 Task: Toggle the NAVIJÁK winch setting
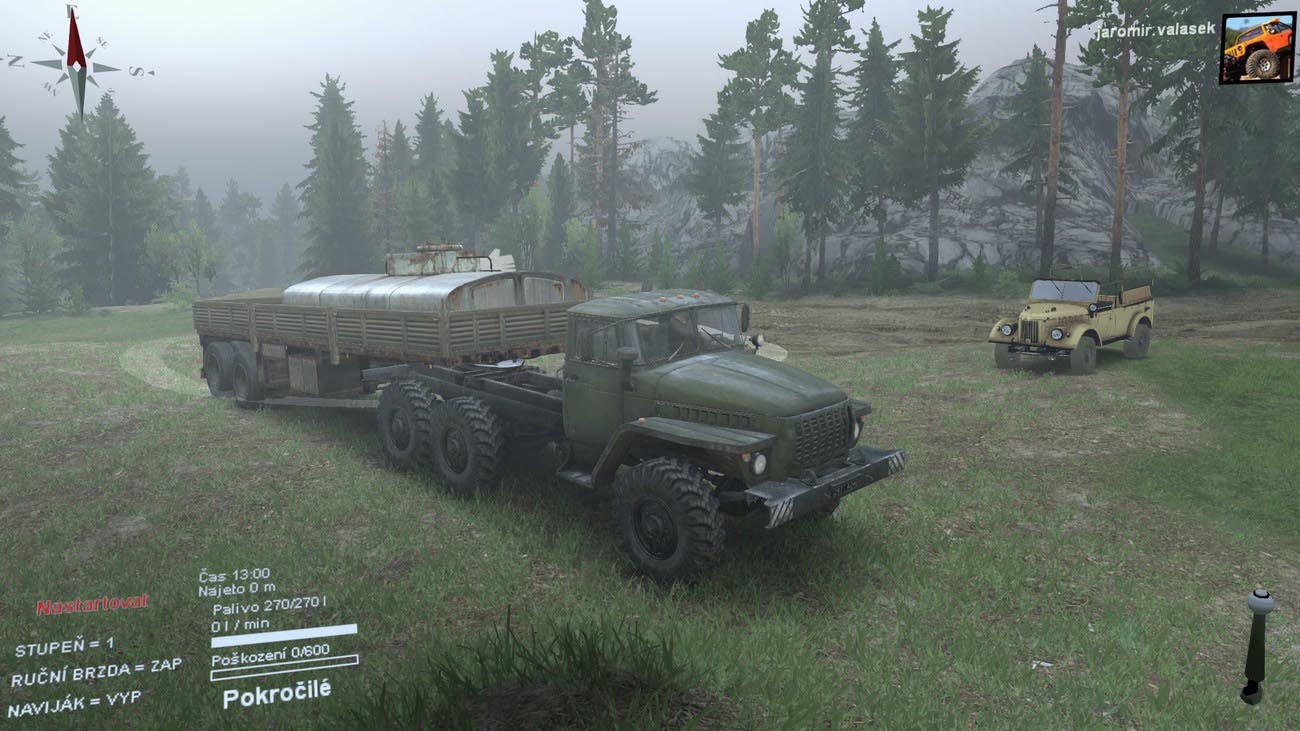point(74,703)
